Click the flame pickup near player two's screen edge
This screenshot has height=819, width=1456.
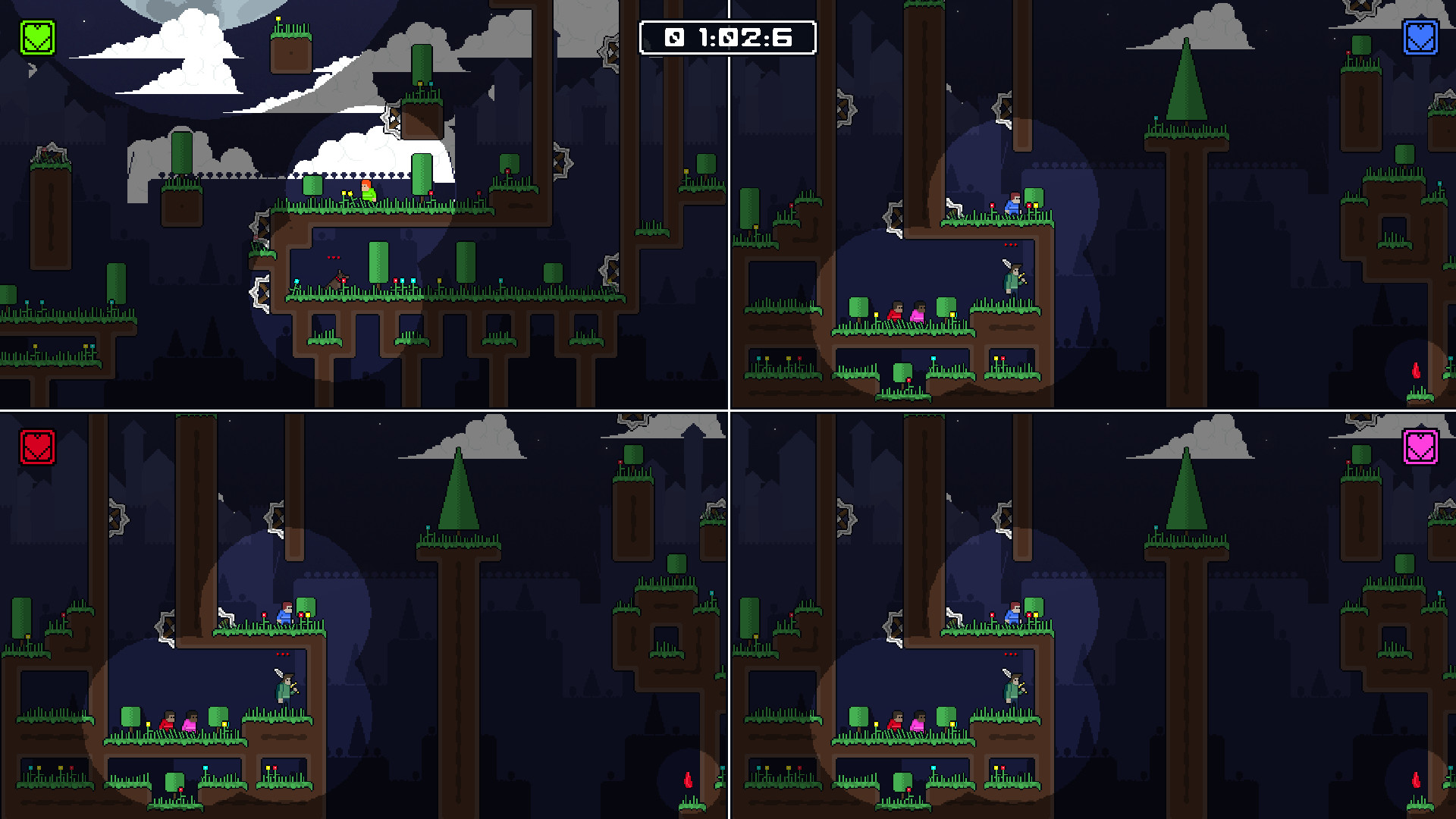(1415, 369)
